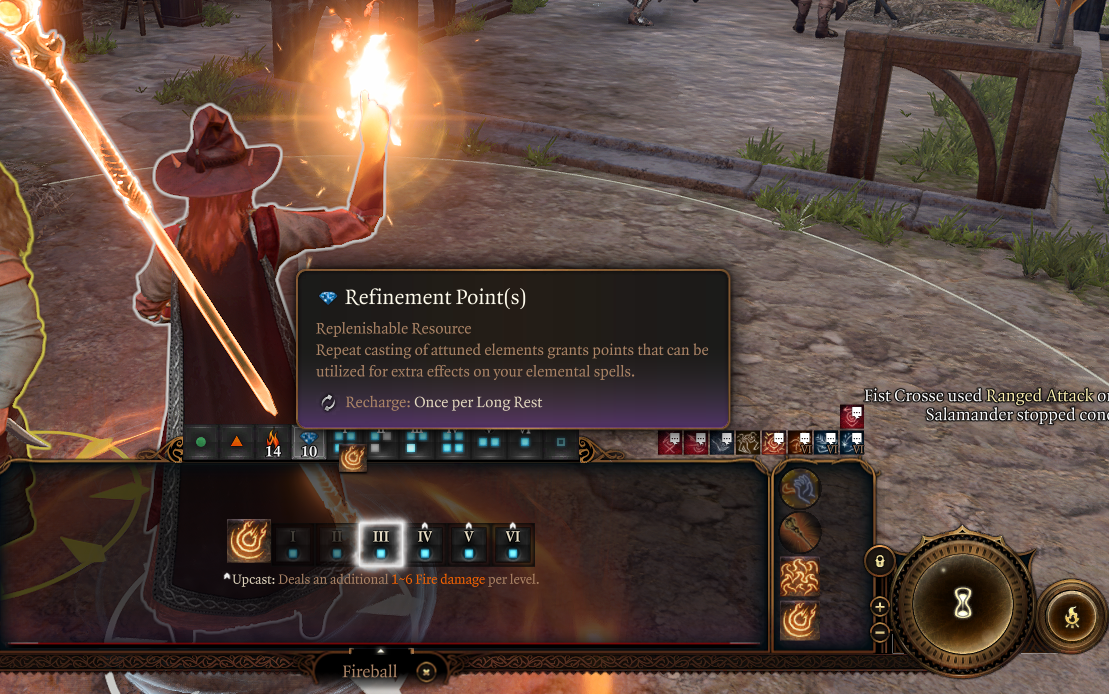Select the blue hand ability icon

coord(800,489)
